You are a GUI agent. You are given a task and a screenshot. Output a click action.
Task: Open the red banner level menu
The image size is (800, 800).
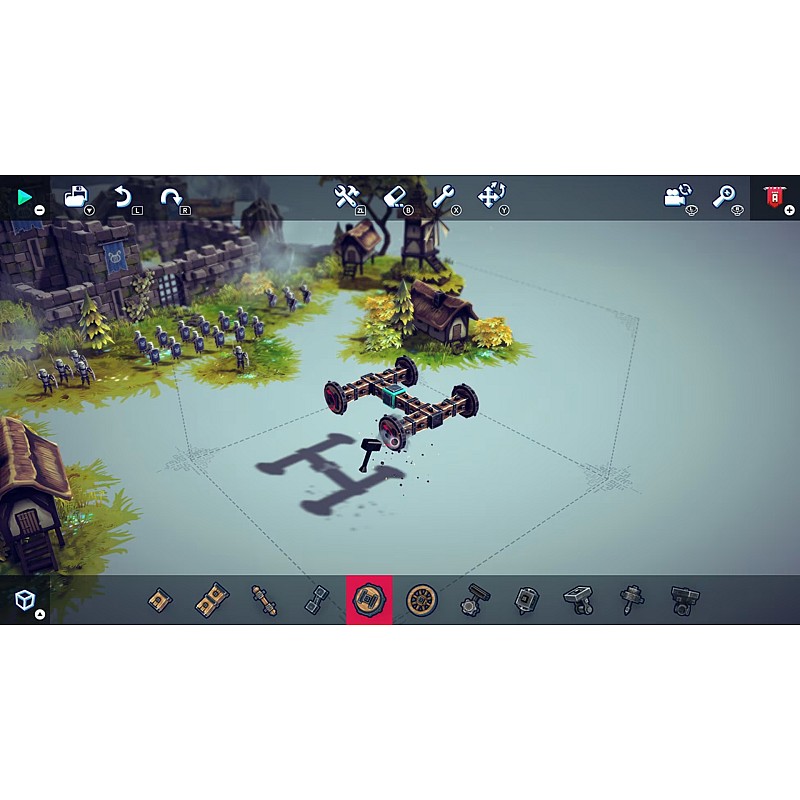click(x=774, y=197)
